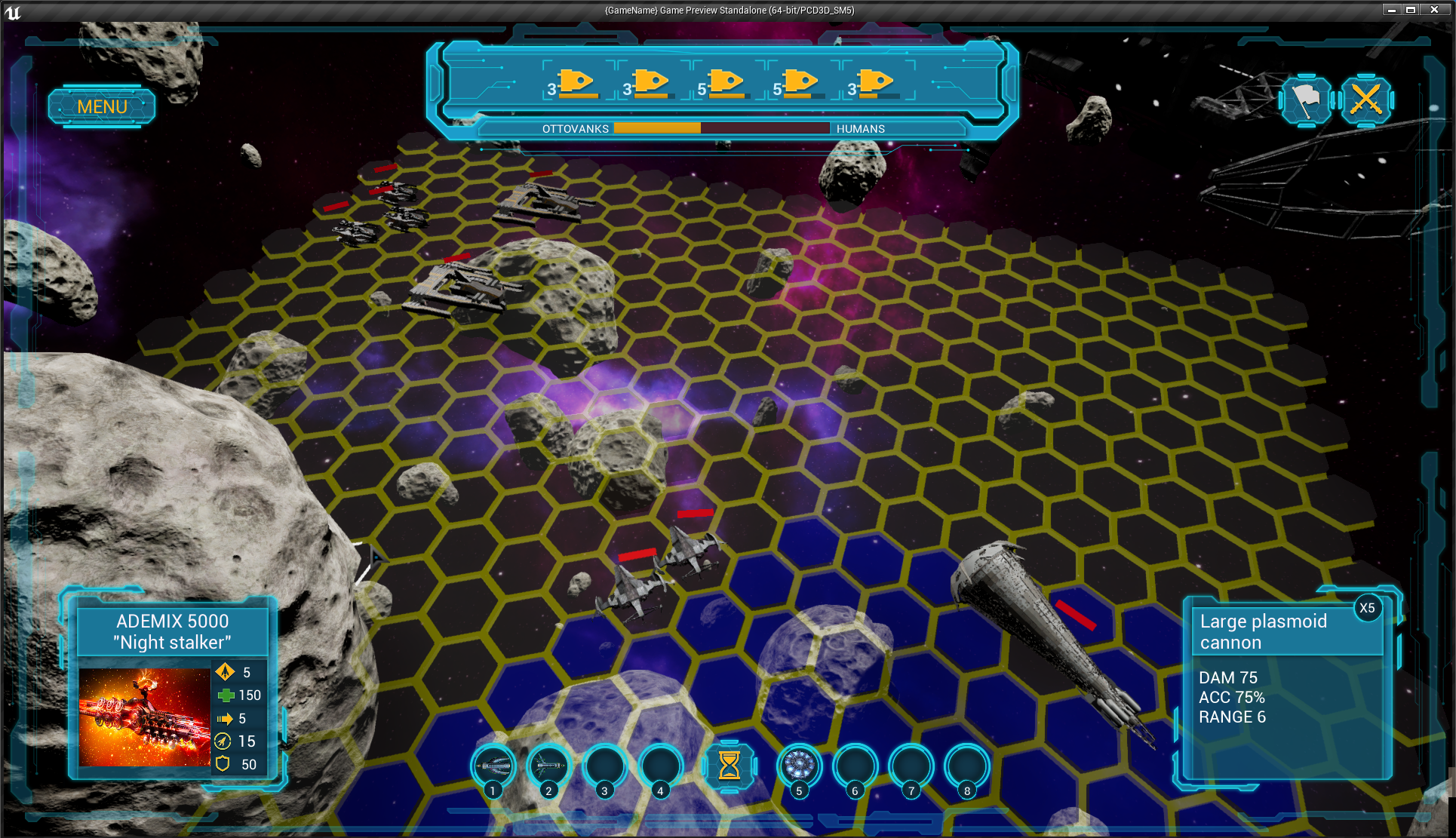
Task: Click the hourglass end turn button
Action: click(x=729, y=766)
